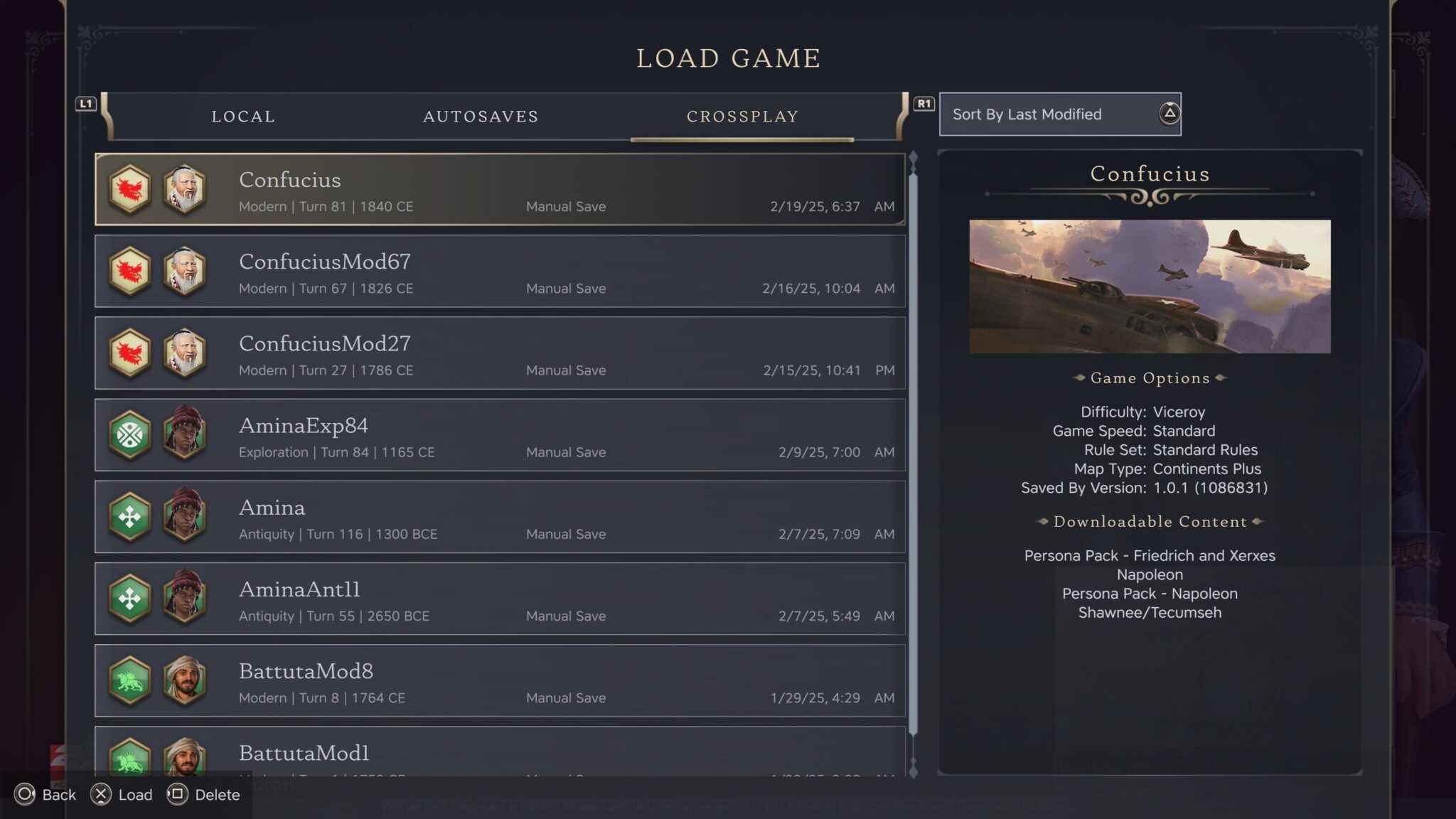Click Ibn Battuta's portrait on BattutaMod8

pyautogui.click(x=183, y=681)
